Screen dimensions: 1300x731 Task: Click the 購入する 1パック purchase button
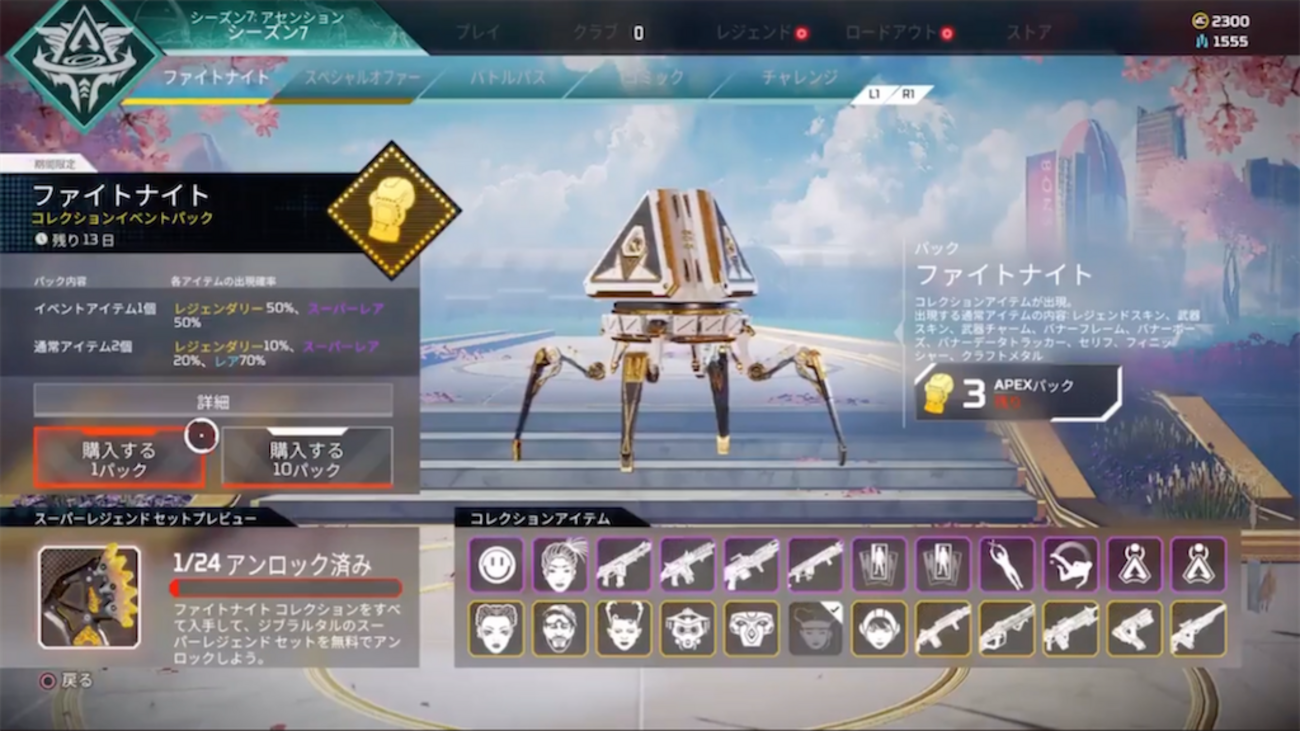coord(119,455)
